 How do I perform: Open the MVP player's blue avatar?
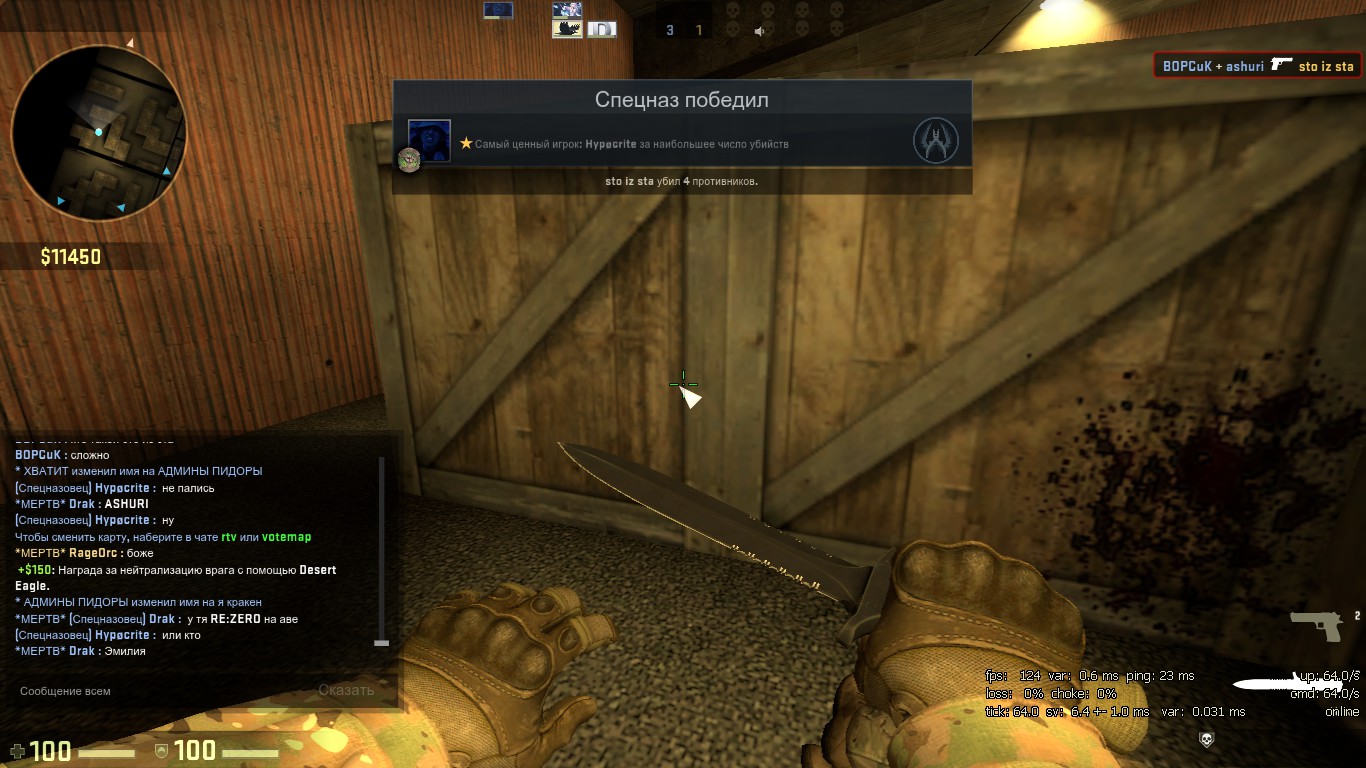[429, 141]
